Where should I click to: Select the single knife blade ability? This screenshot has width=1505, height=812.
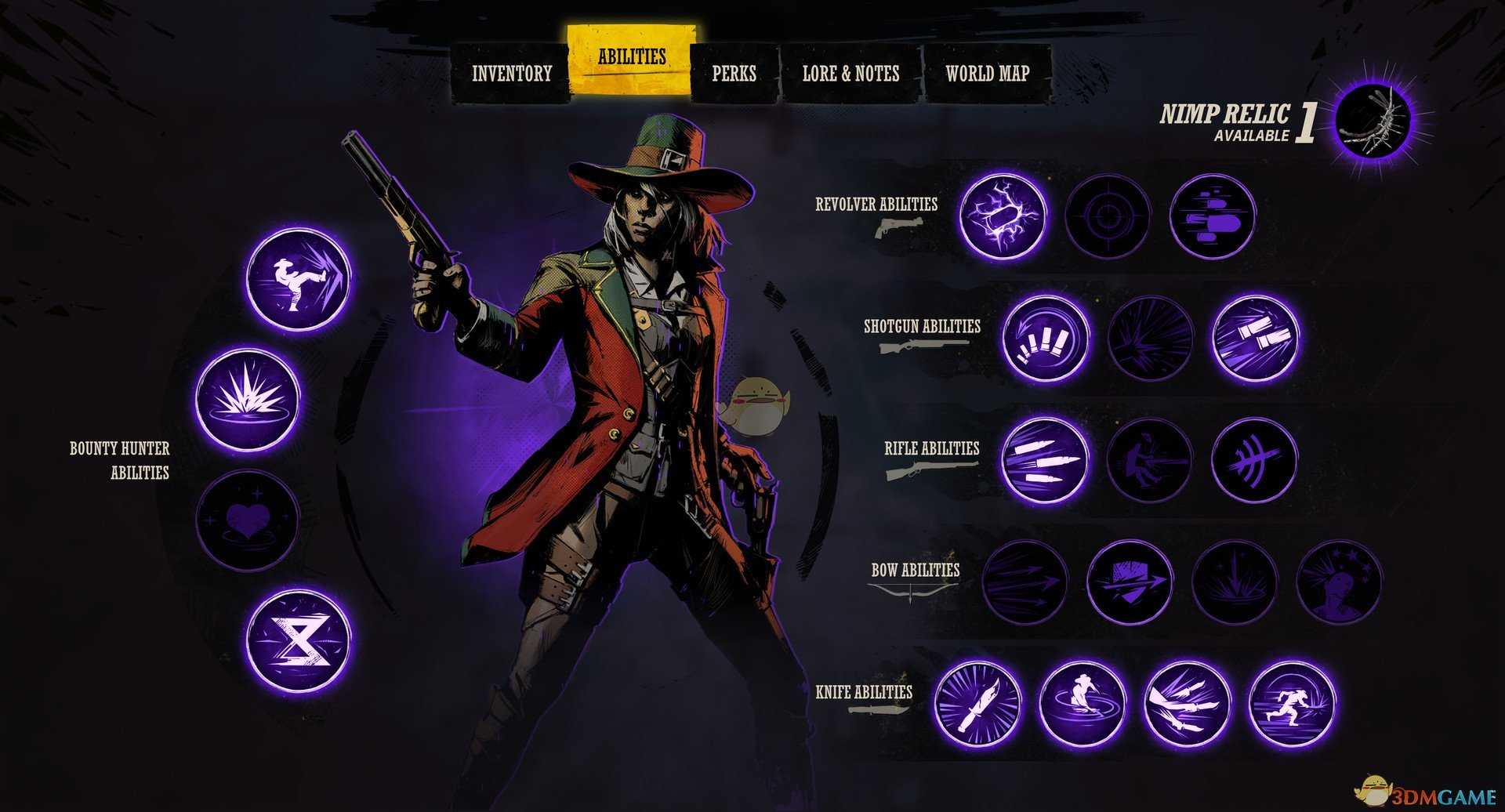(978, 703)
